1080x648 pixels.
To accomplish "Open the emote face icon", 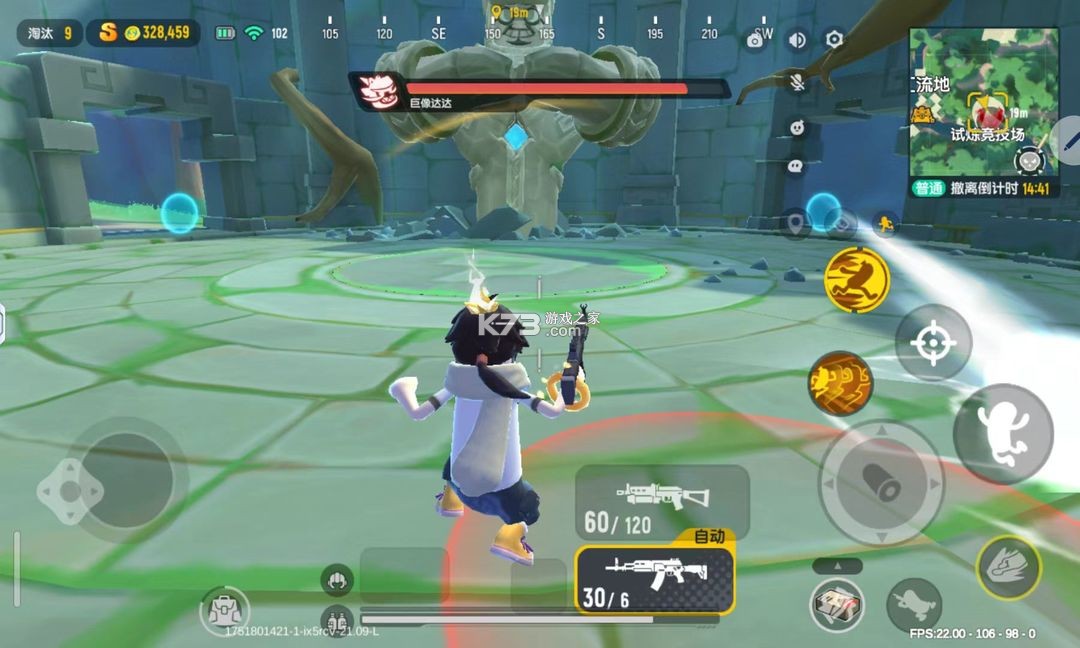I will tap(797, 127).
